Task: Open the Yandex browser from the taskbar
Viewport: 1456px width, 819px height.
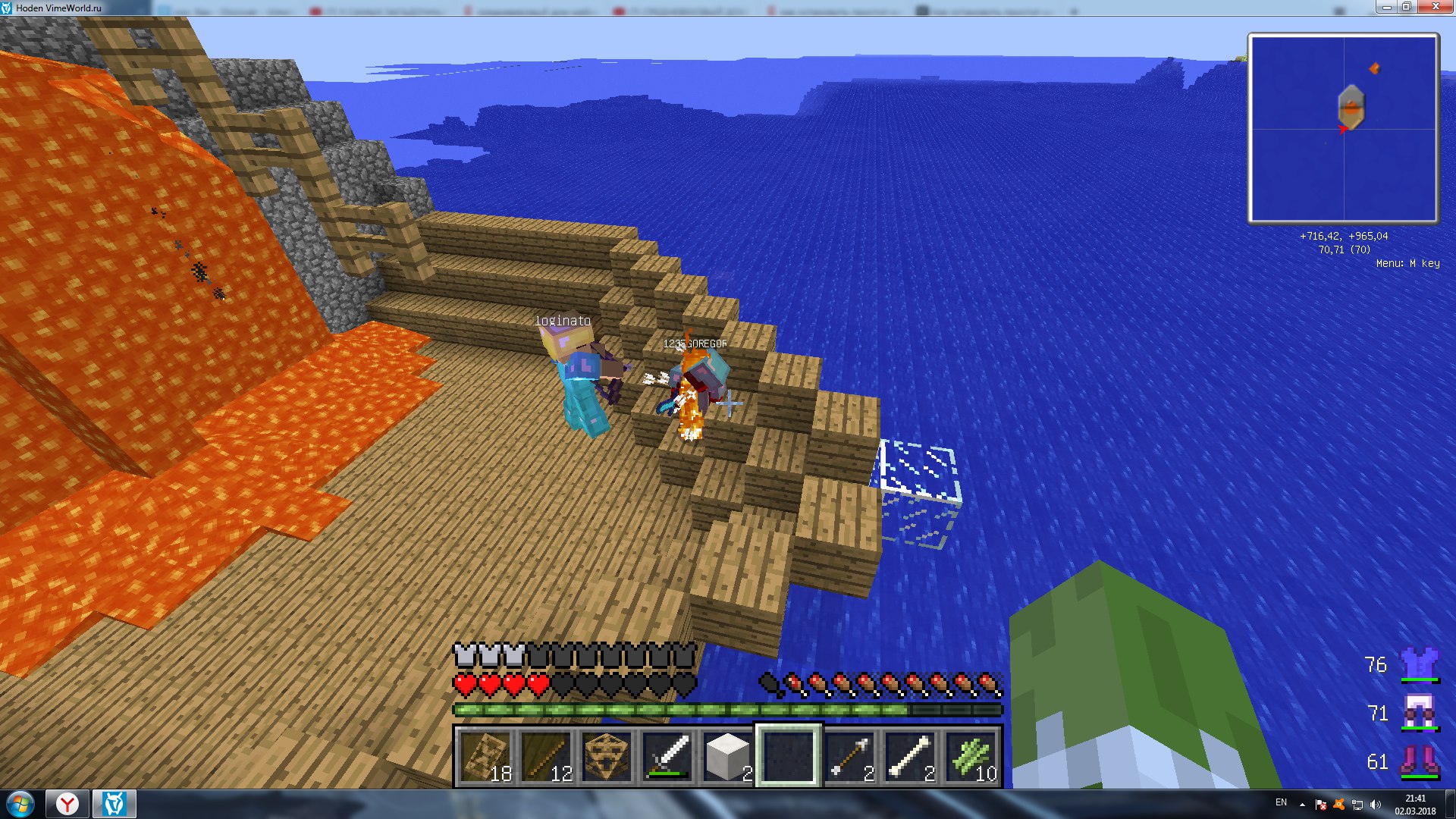Action: tap(67, 804)
